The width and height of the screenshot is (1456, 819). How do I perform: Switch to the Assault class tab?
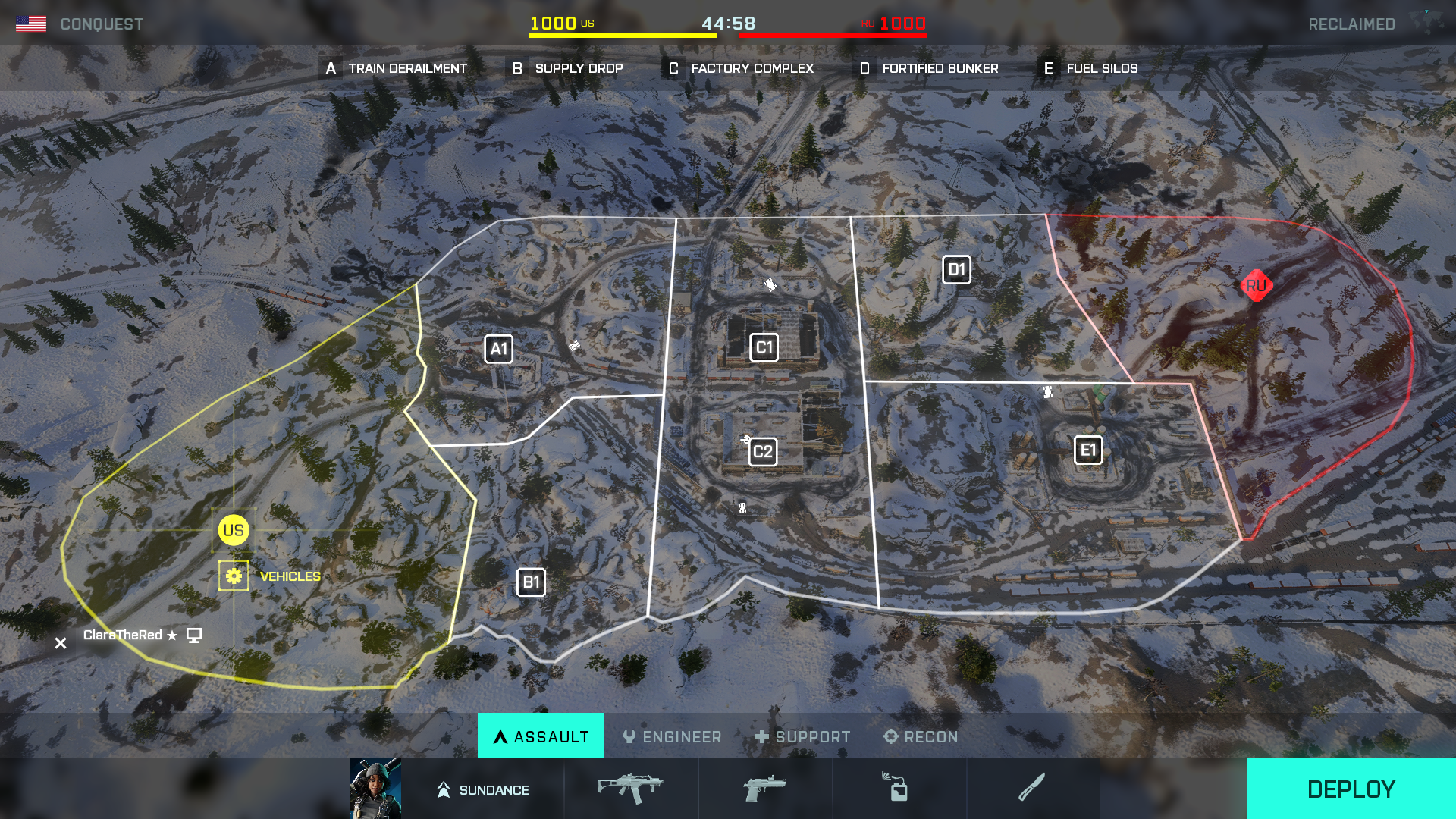[541, 736]
